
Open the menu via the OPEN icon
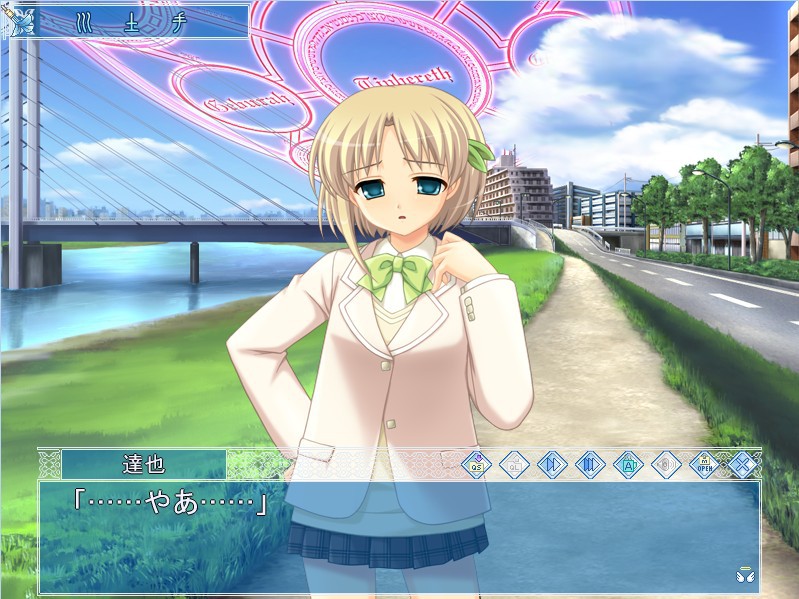point(704,464)
